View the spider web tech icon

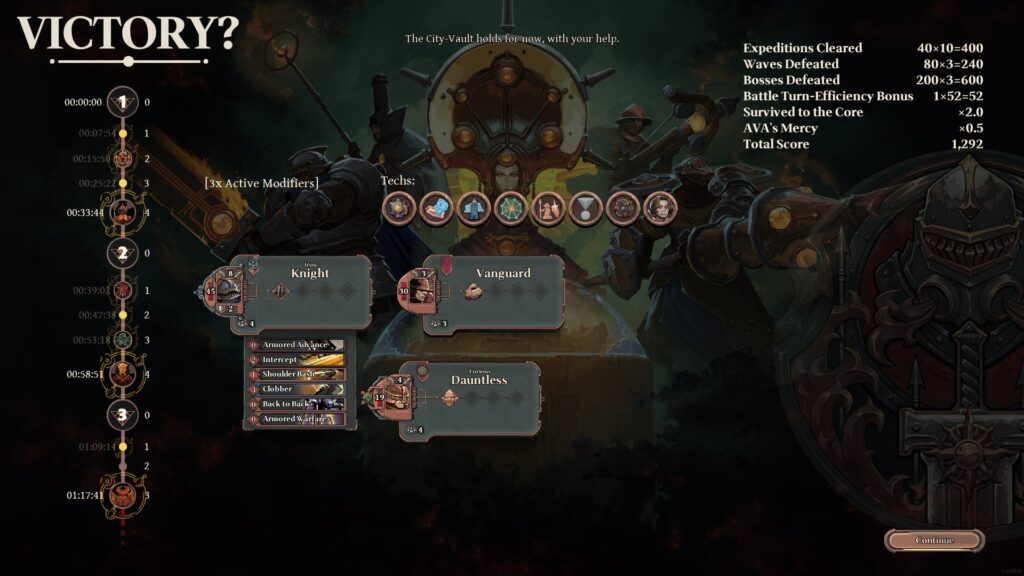510,208
